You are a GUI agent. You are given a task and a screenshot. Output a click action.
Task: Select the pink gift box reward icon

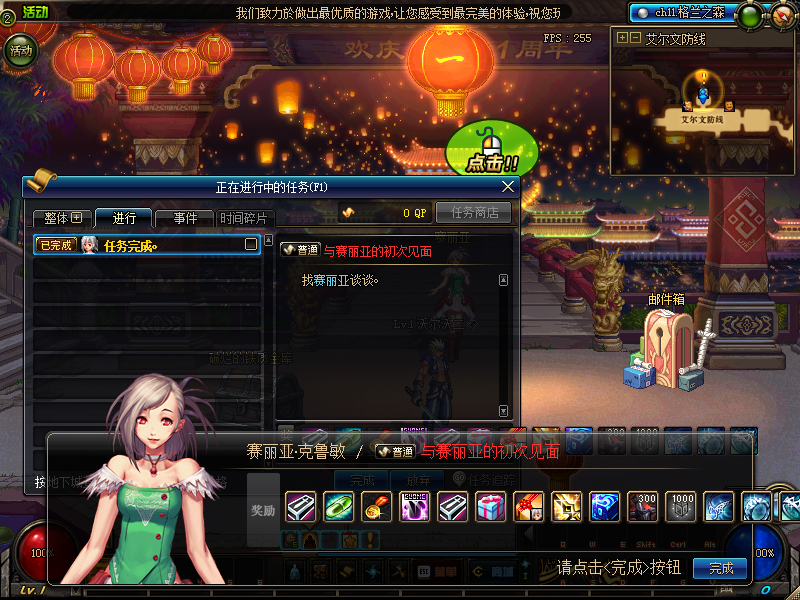490,507
